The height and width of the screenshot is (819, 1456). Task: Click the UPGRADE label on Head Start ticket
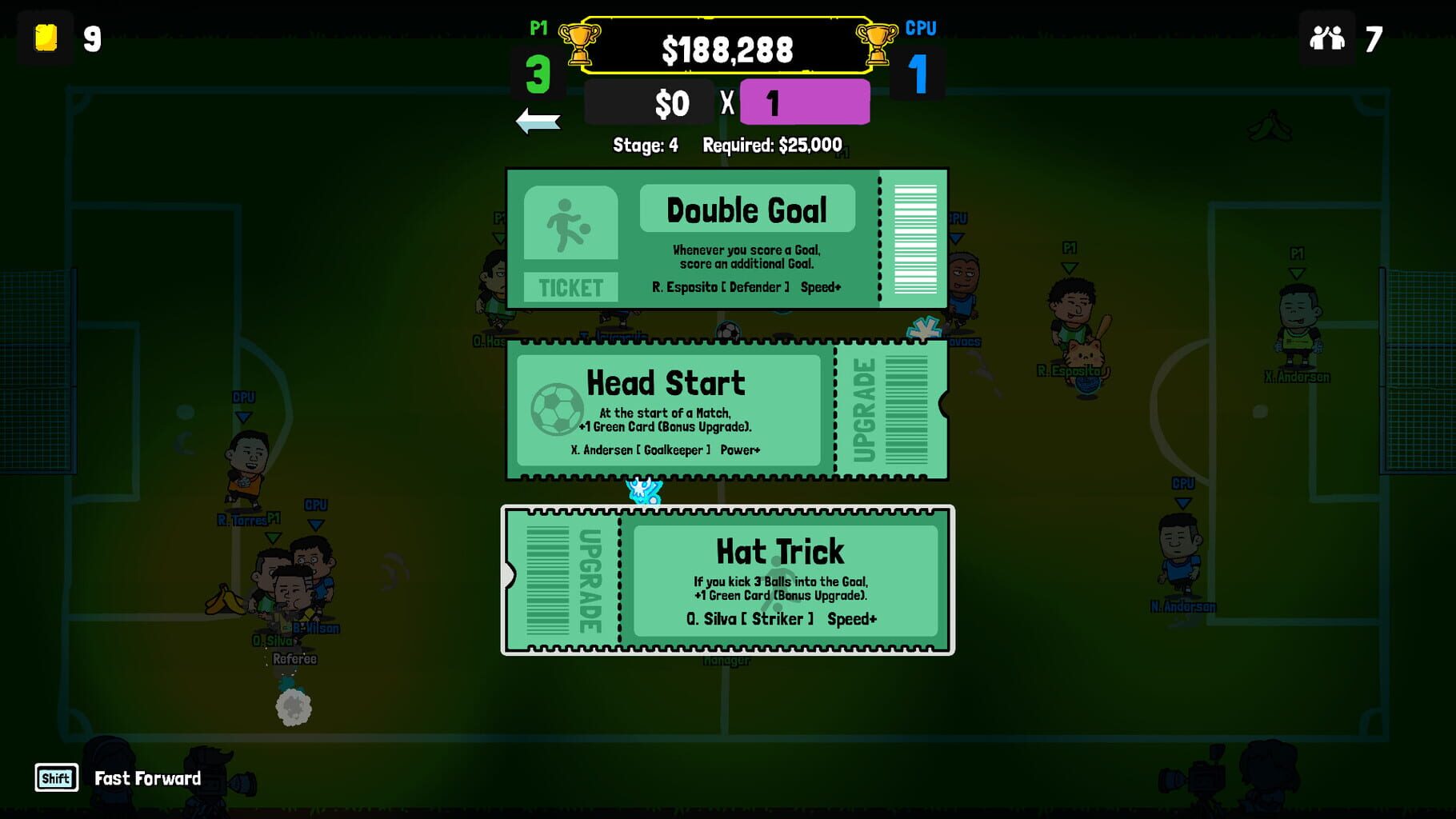(x=864, y=411)
